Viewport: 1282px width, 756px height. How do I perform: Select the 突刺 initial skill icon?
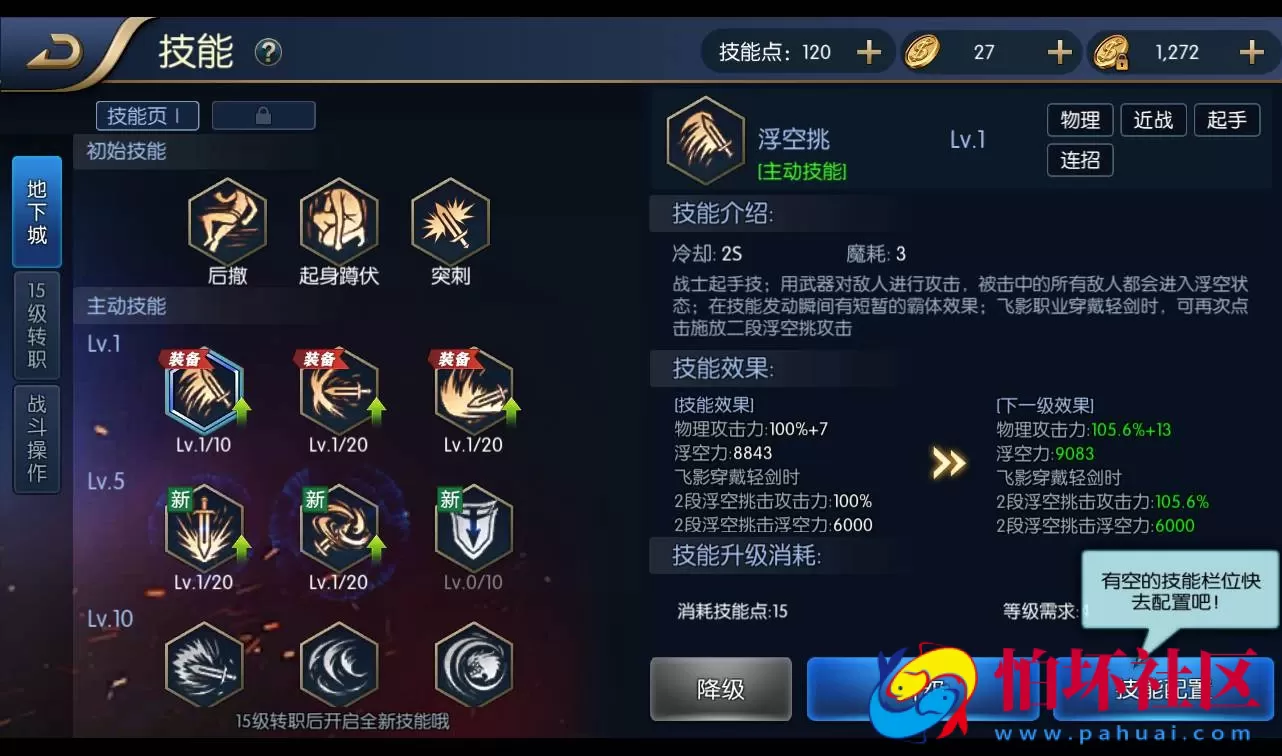pyautogui.click(x=450, y=222)
